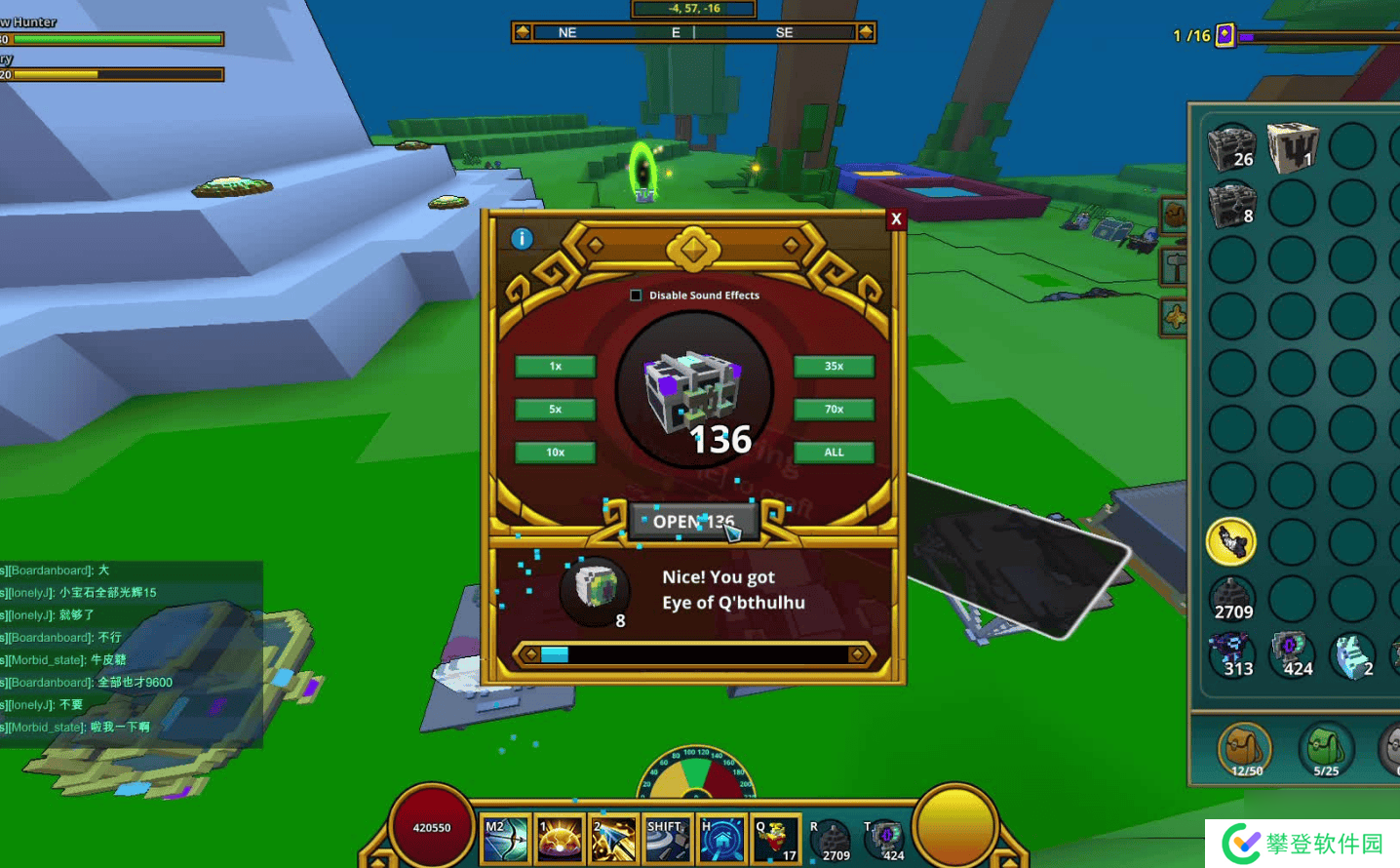The image size is (1400, 868).
Task: Activate the M2 bow ability
Action: [505, 839]
